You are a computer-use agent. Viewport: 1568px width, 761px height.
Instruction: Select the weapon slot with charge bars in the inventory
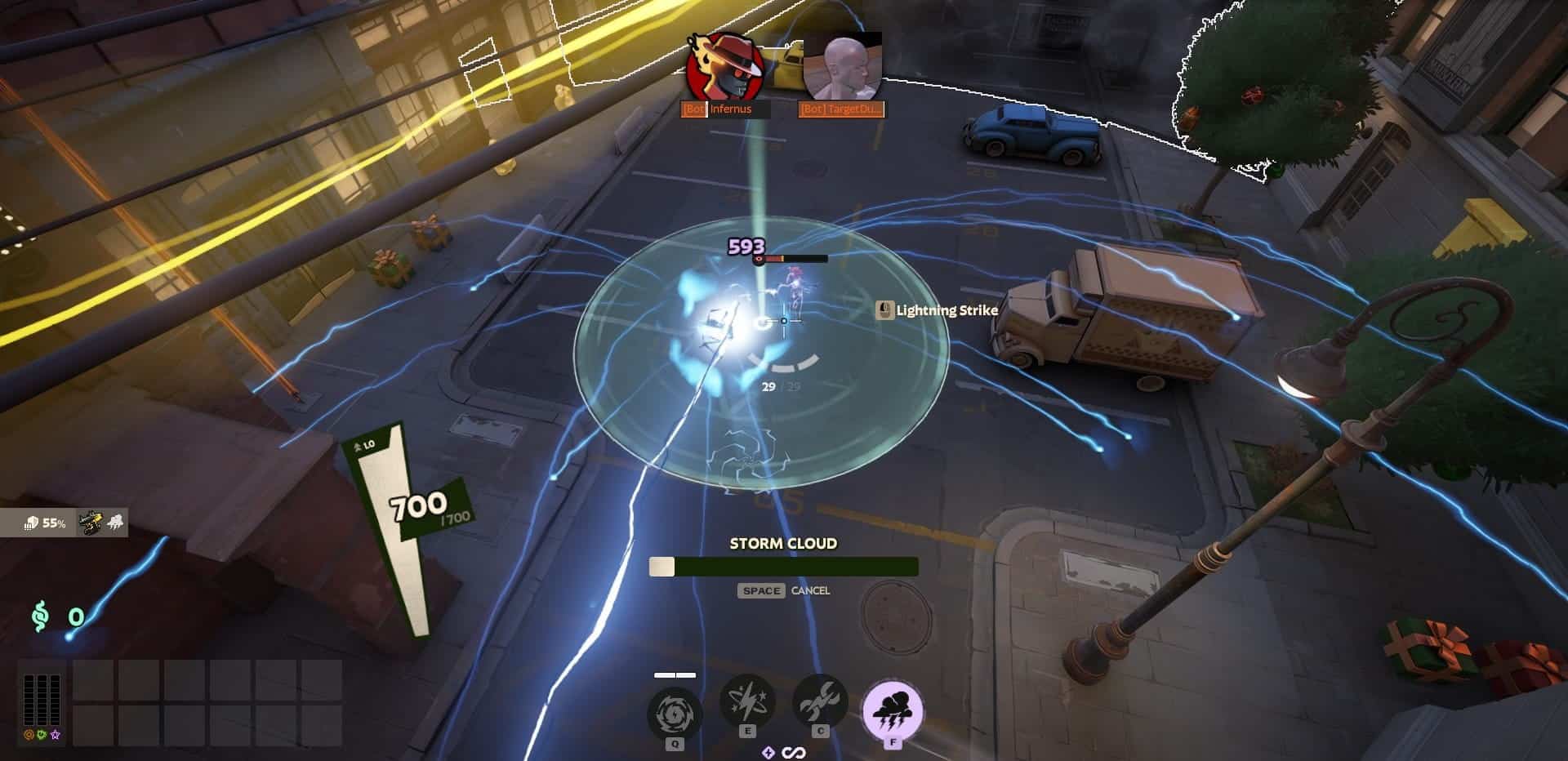[41, 700]
